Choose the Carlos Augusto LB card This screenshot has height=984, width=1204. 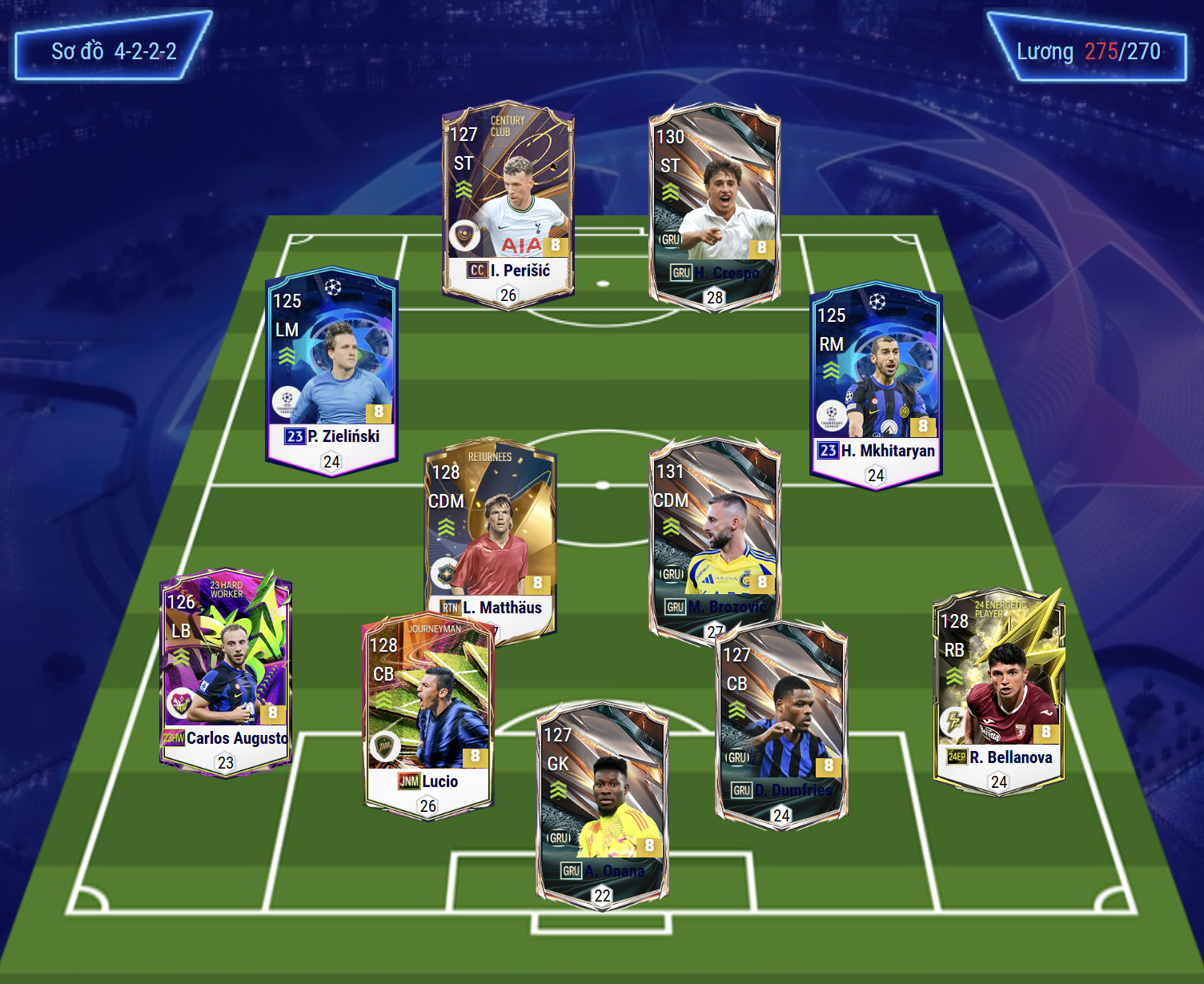click(226, 673)
